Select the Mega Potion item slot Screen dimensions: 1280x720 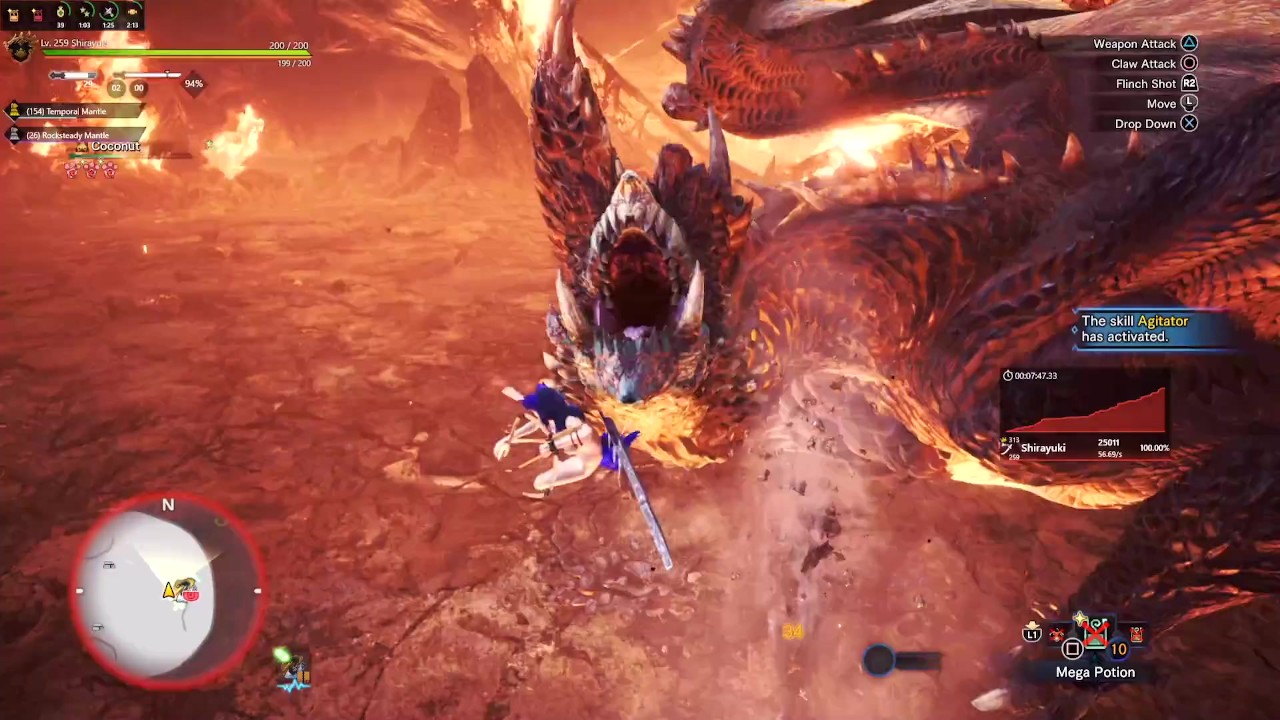tap(1096, 633)
